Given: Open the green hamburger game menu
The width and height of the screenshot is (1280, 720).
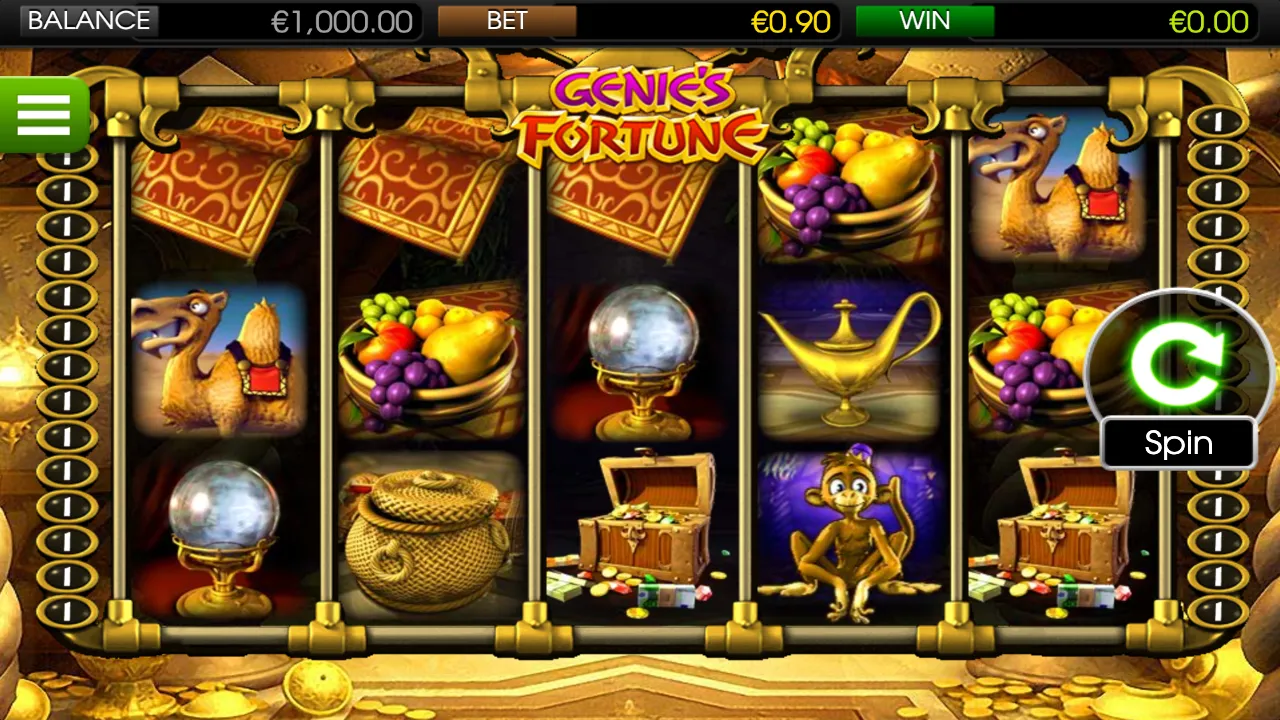Looking at the screenshot, I should pos(43,114).
